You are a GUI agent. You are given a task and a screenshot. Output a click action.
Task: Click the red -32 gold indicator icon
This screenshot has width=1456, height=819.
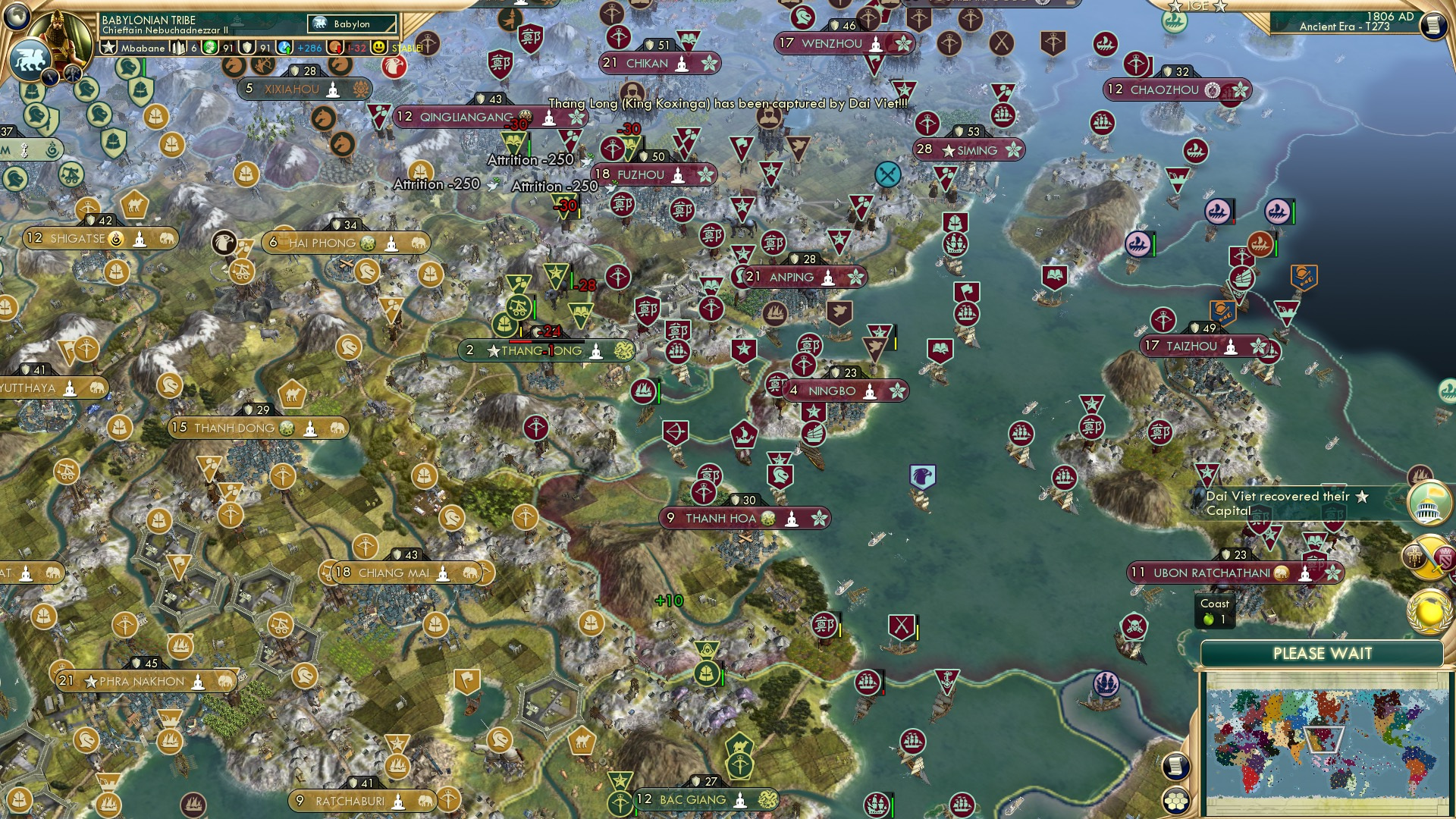click(337, 47)
